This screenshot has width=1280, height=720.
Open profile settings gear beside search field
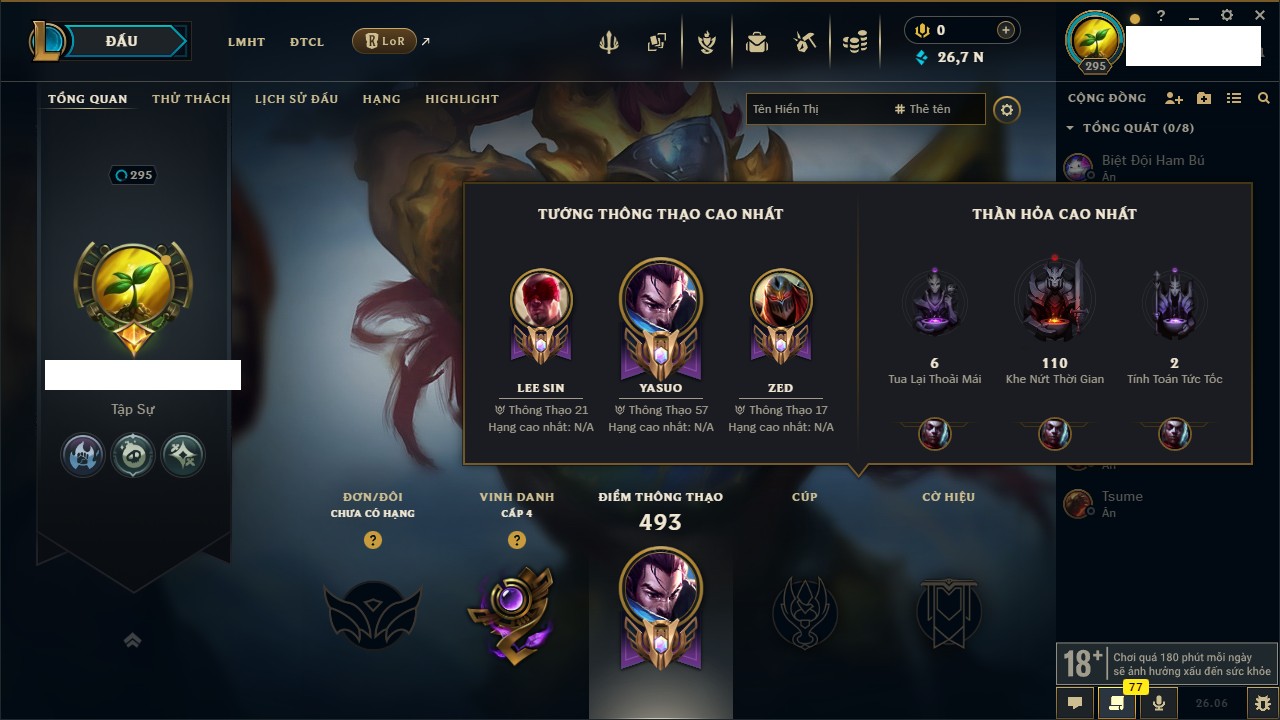coord(1007,109)
